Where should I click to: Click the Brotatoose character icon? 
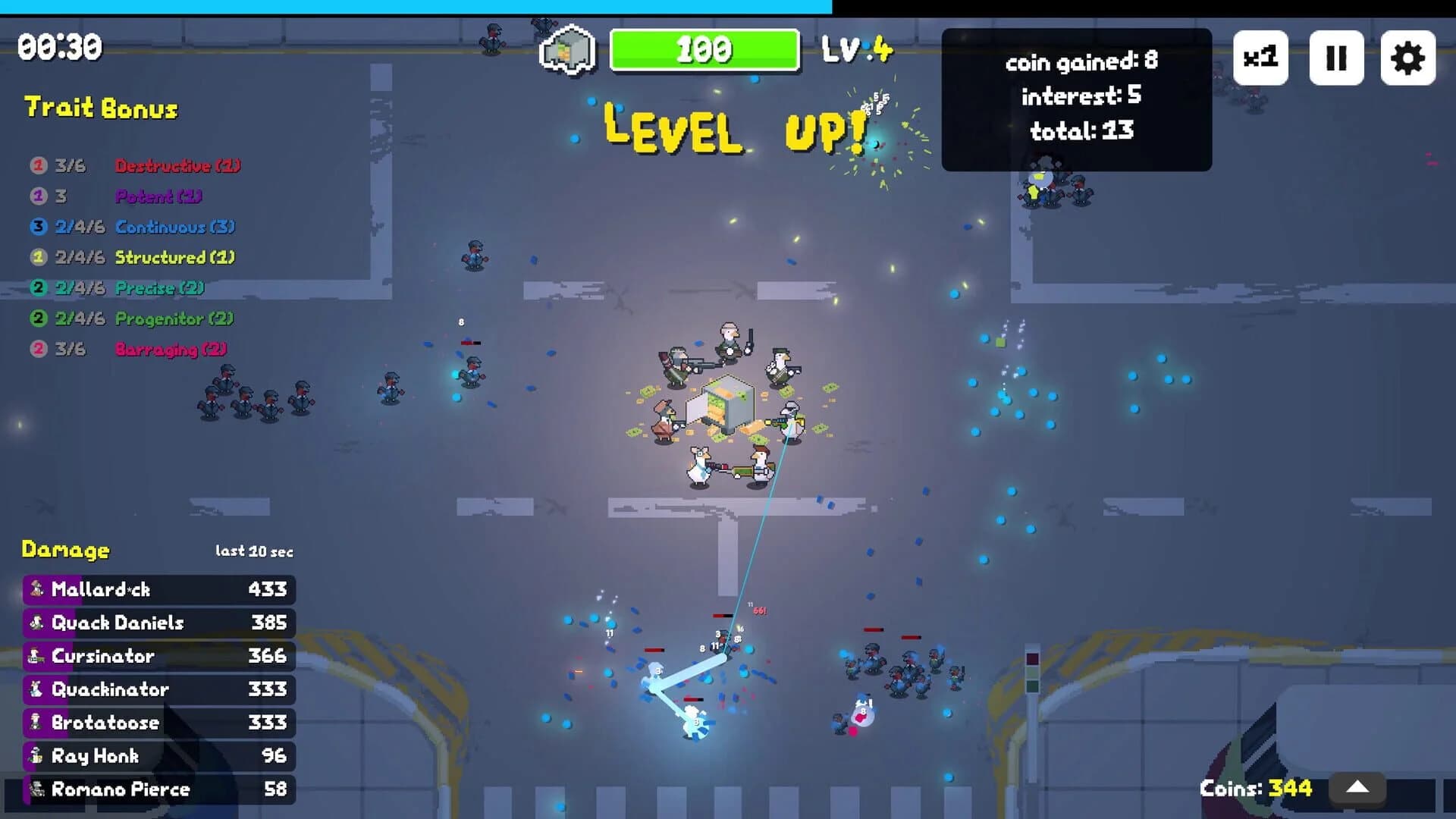click(x=36, y=723)
